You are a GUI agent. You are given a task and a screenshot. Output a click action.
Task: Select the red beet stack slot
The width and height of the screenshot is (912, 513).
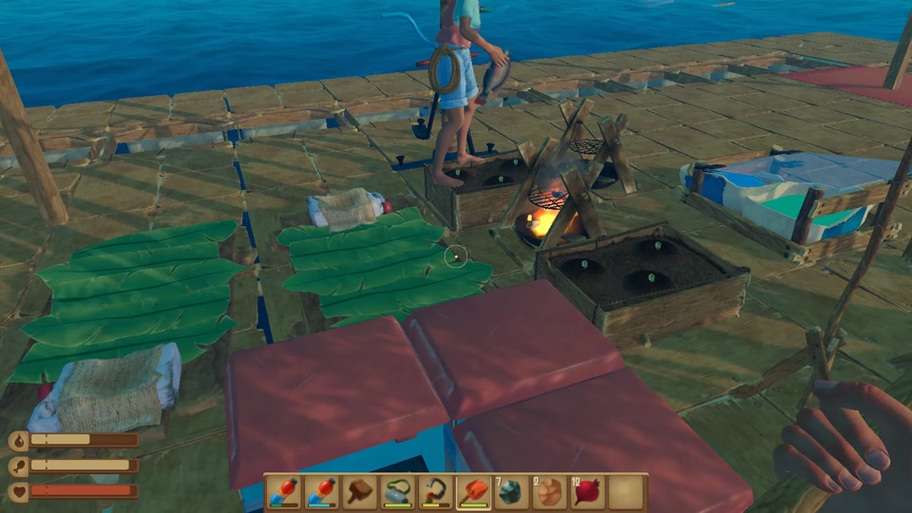click(x=588, y=492)
